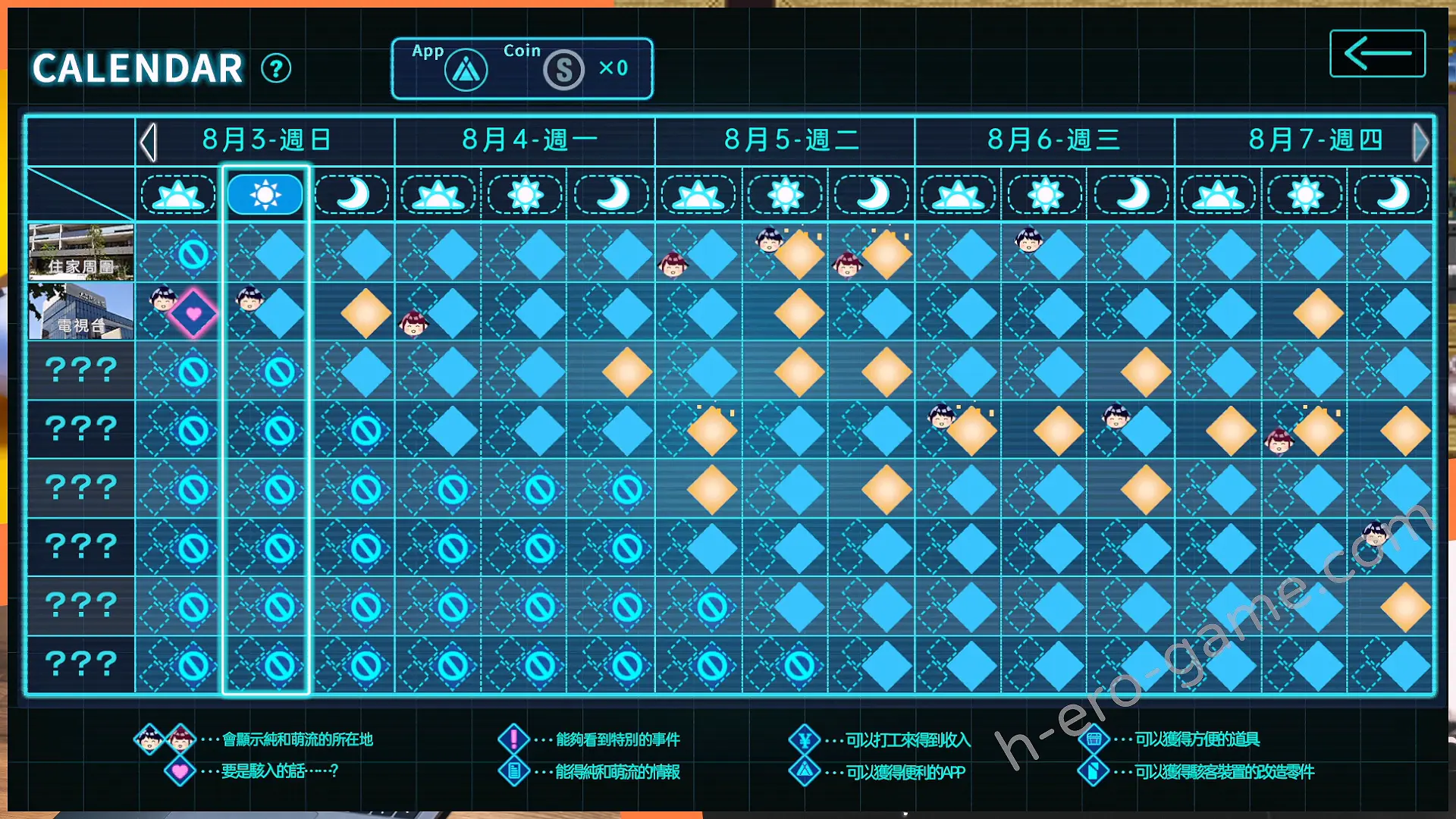Choose the August 7 night moon slot
The width and height of the screenshot is (1456, 819).
1392,195
